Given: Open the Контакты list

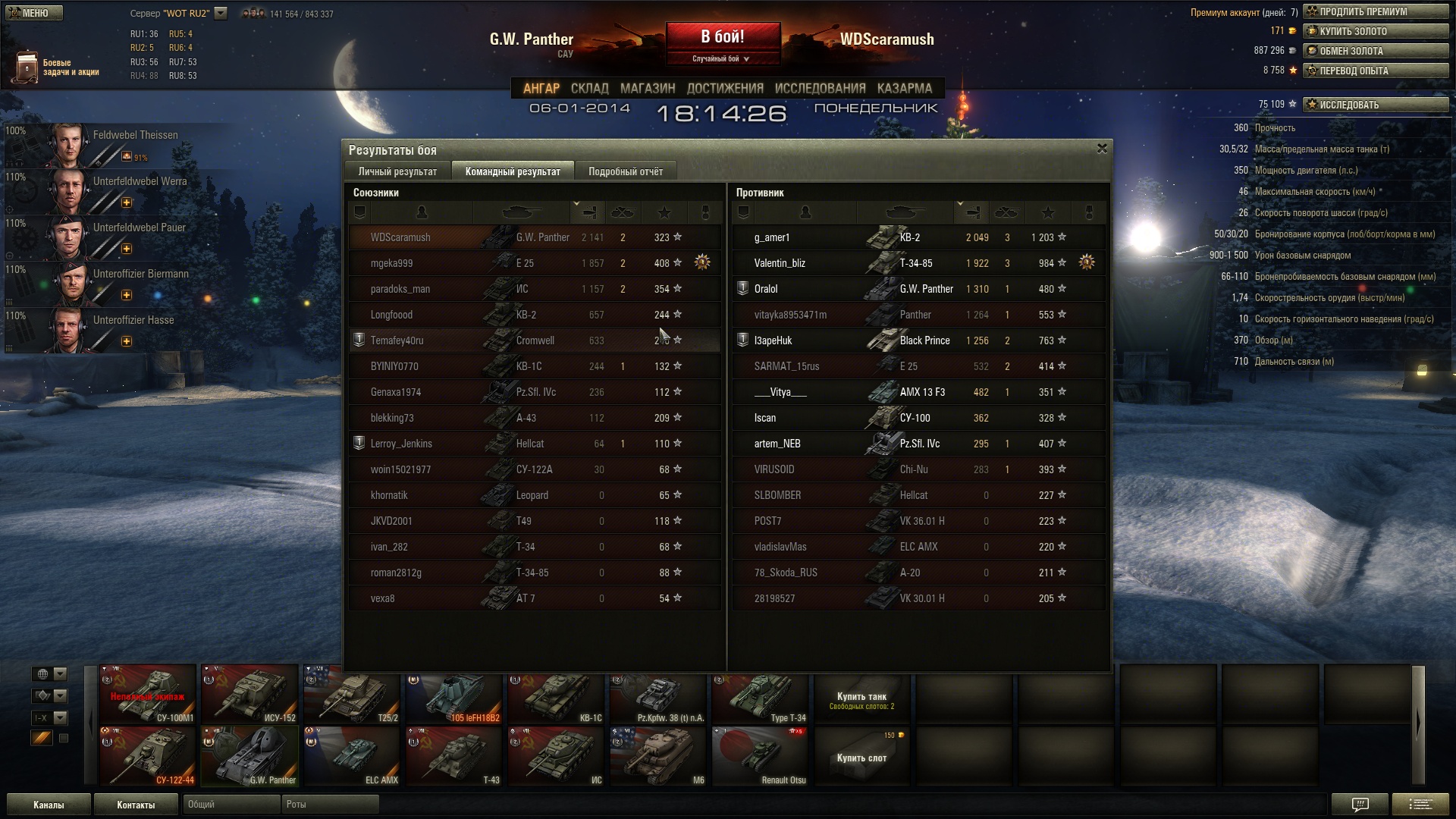Looking at the screenshot, I should coord(136,805).
